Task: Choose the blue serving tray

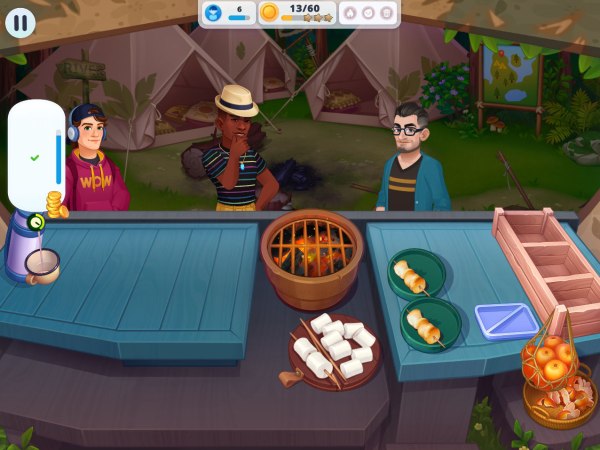Action: click(x=506, y=321)
